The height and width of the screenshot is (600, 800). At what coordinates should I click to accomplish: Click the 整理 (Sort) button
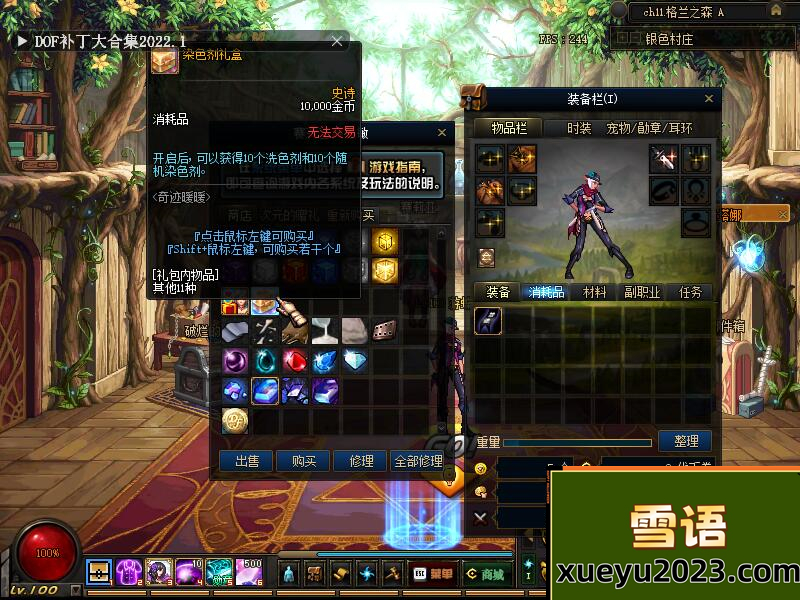coord(685,441)
